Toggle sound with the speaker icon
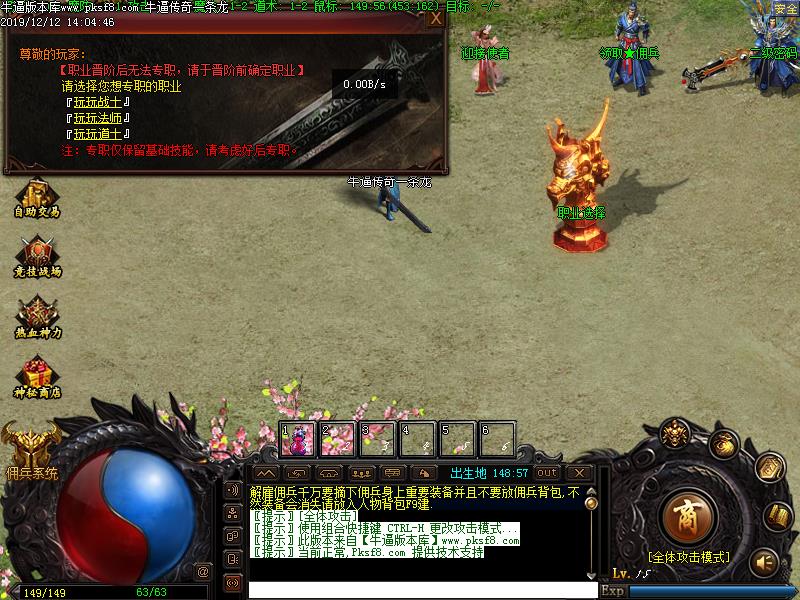 pos(764,560)
